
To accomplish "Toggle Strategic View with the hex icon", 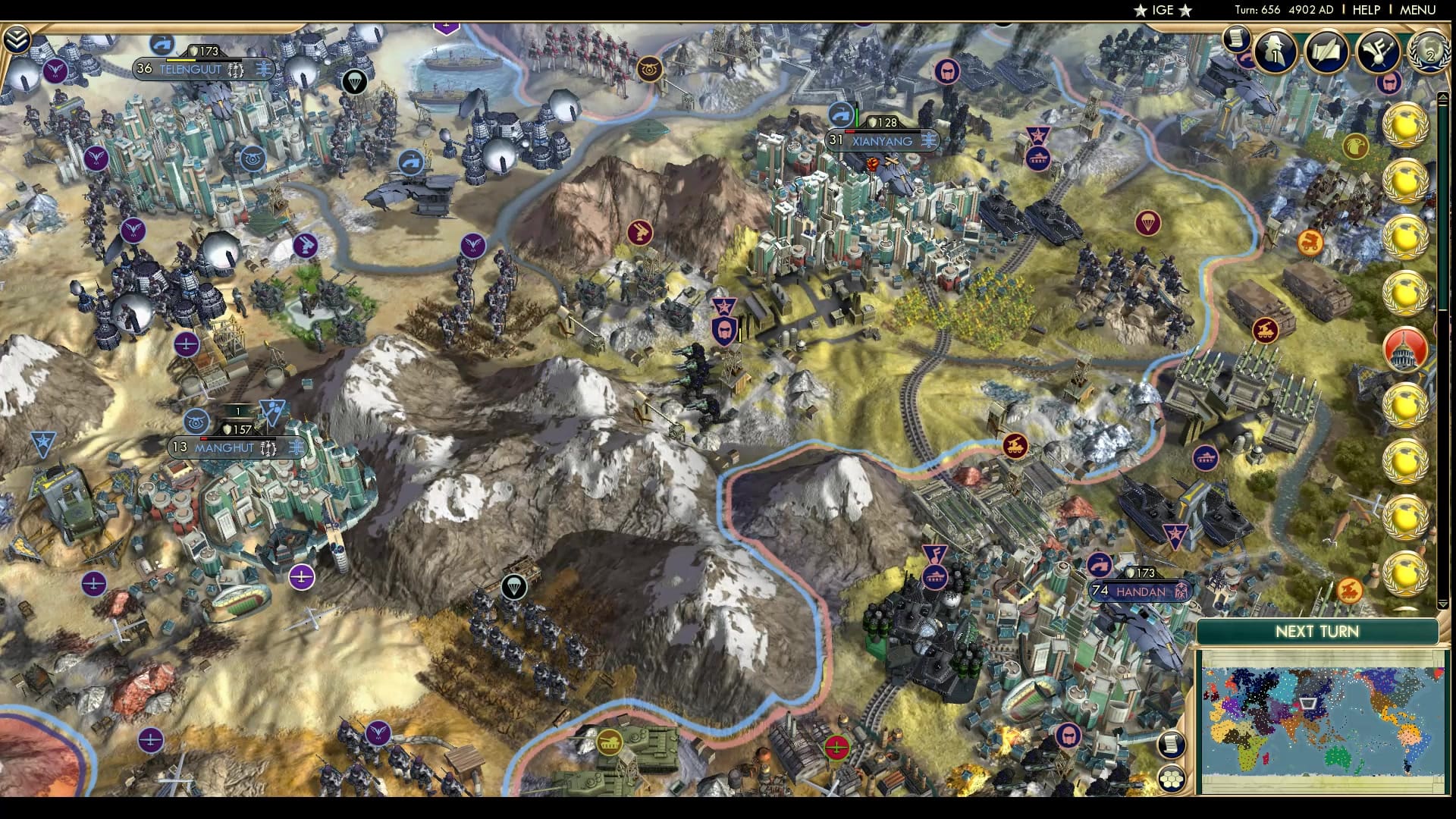I will pyautogui.click(x=1171, y=780).
